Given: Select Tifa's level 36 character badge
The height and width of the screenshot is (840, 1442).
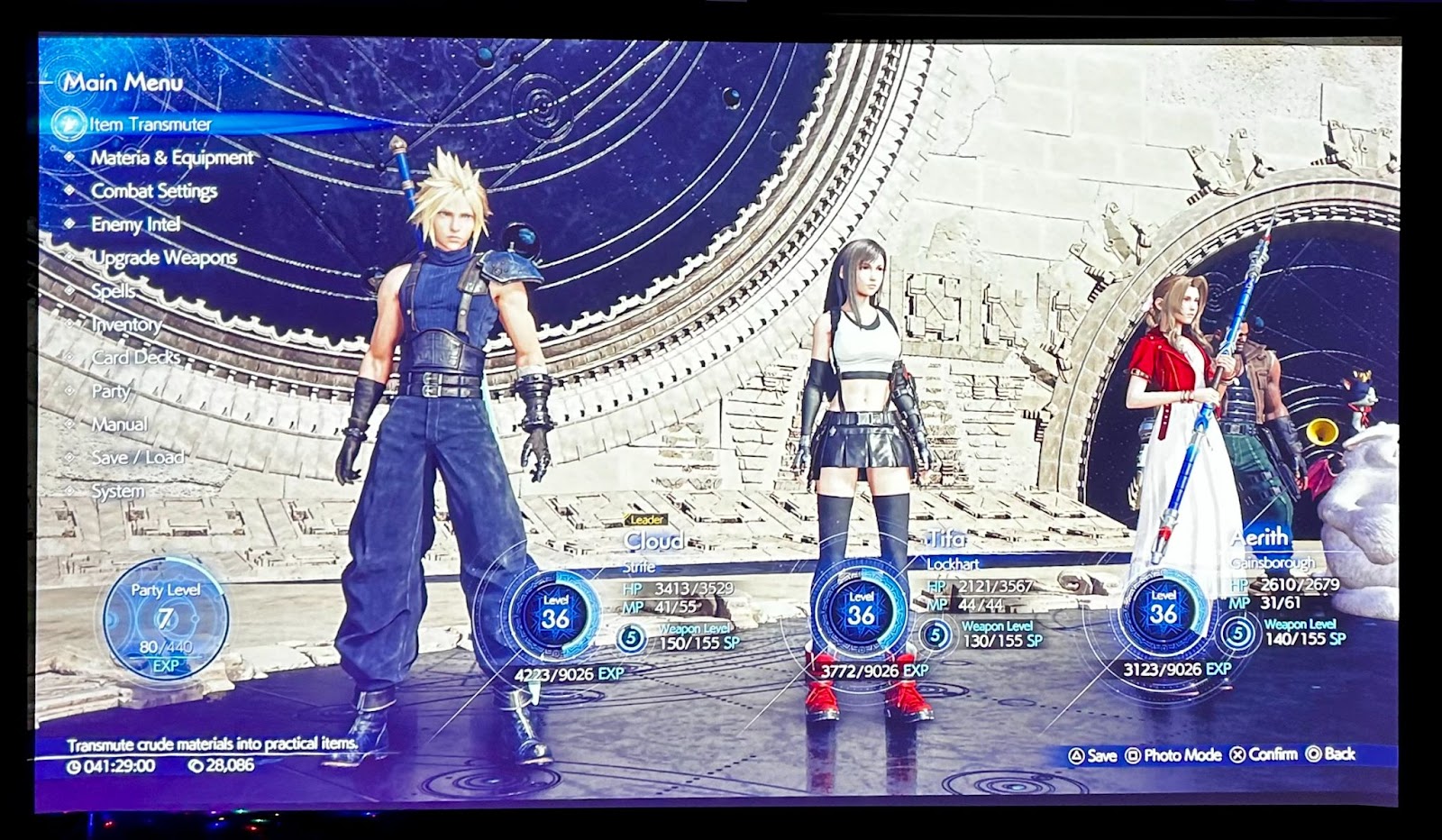Looking at the screenshot, I should point(861,611).
